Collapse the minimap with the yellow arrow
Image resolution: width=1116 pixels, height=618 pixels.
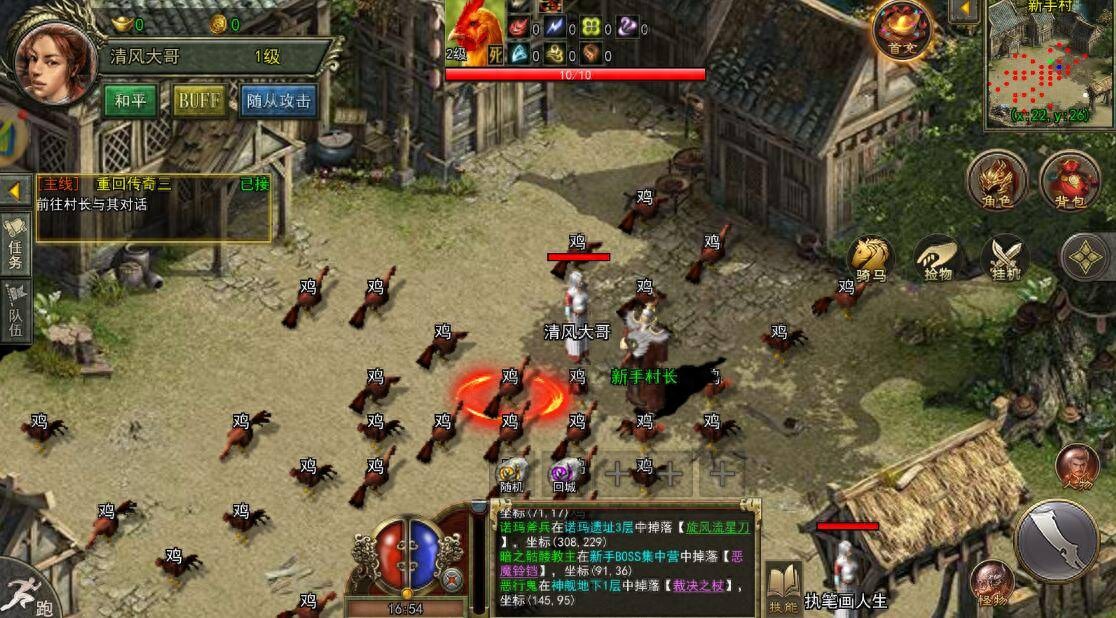click(x=964, y=12)
